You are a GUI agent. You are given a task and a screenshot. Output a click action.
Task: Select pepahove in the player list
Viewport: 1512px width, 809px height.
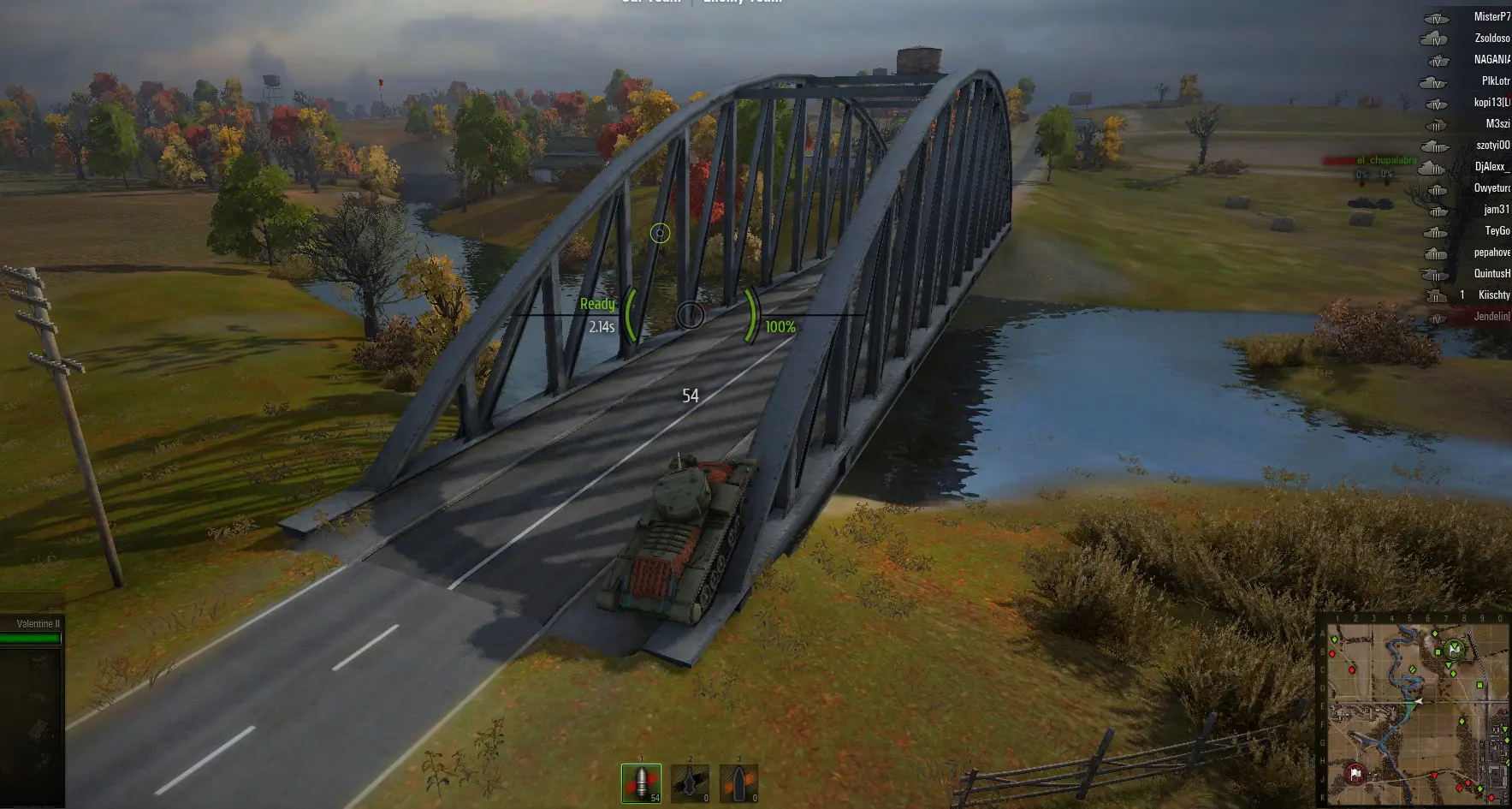(1491, 253)
